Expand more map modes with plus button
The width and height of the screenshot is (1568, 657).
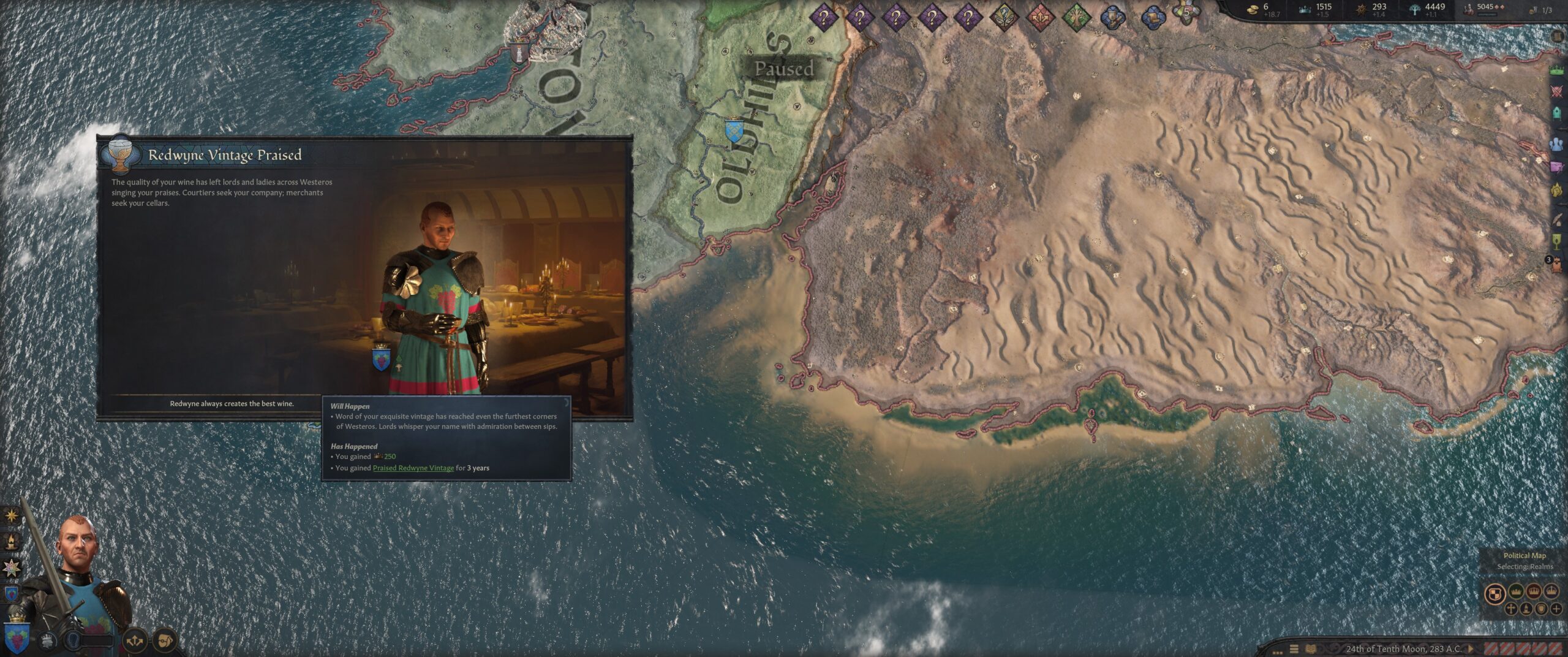(1555, 609)
